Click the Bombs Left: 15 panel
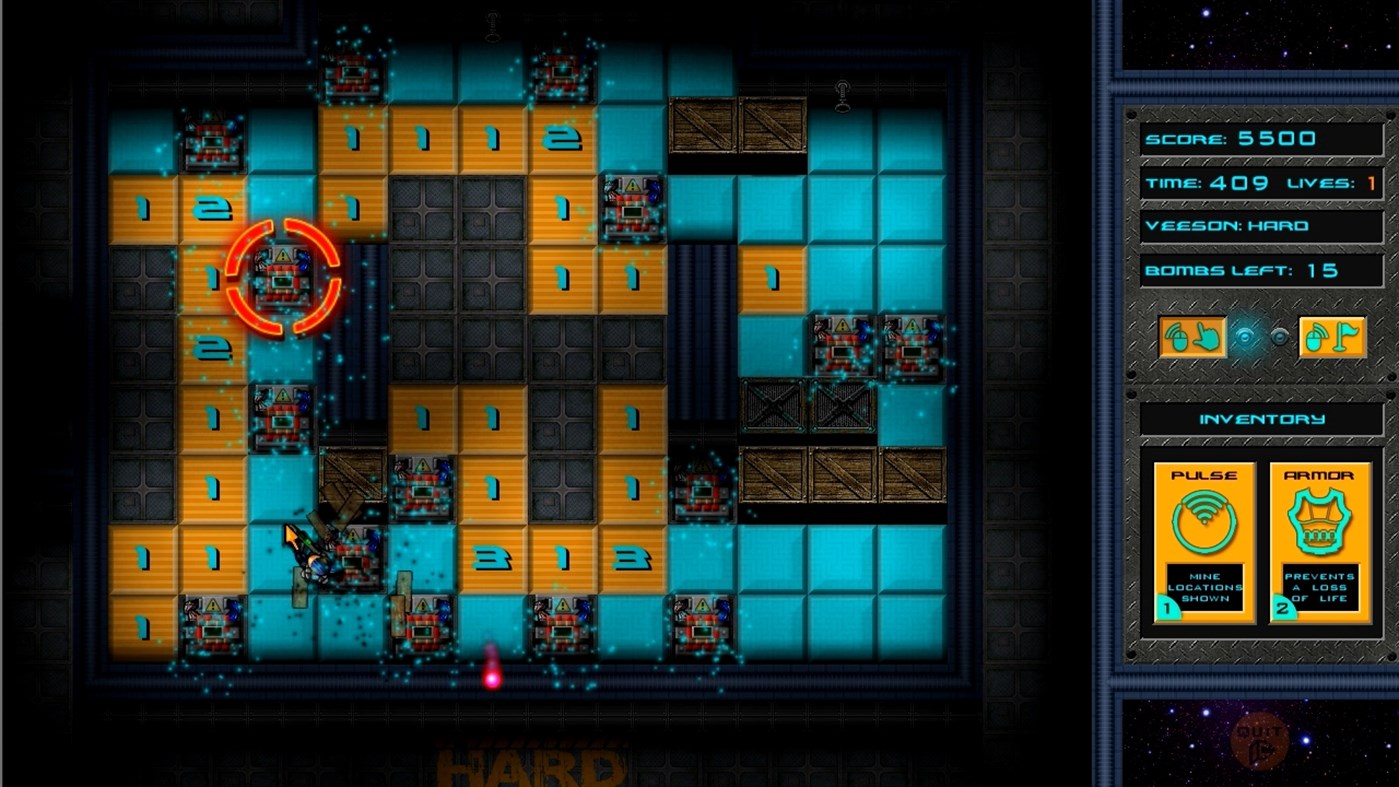The image size is (1399, 787). pos(1261,270)
